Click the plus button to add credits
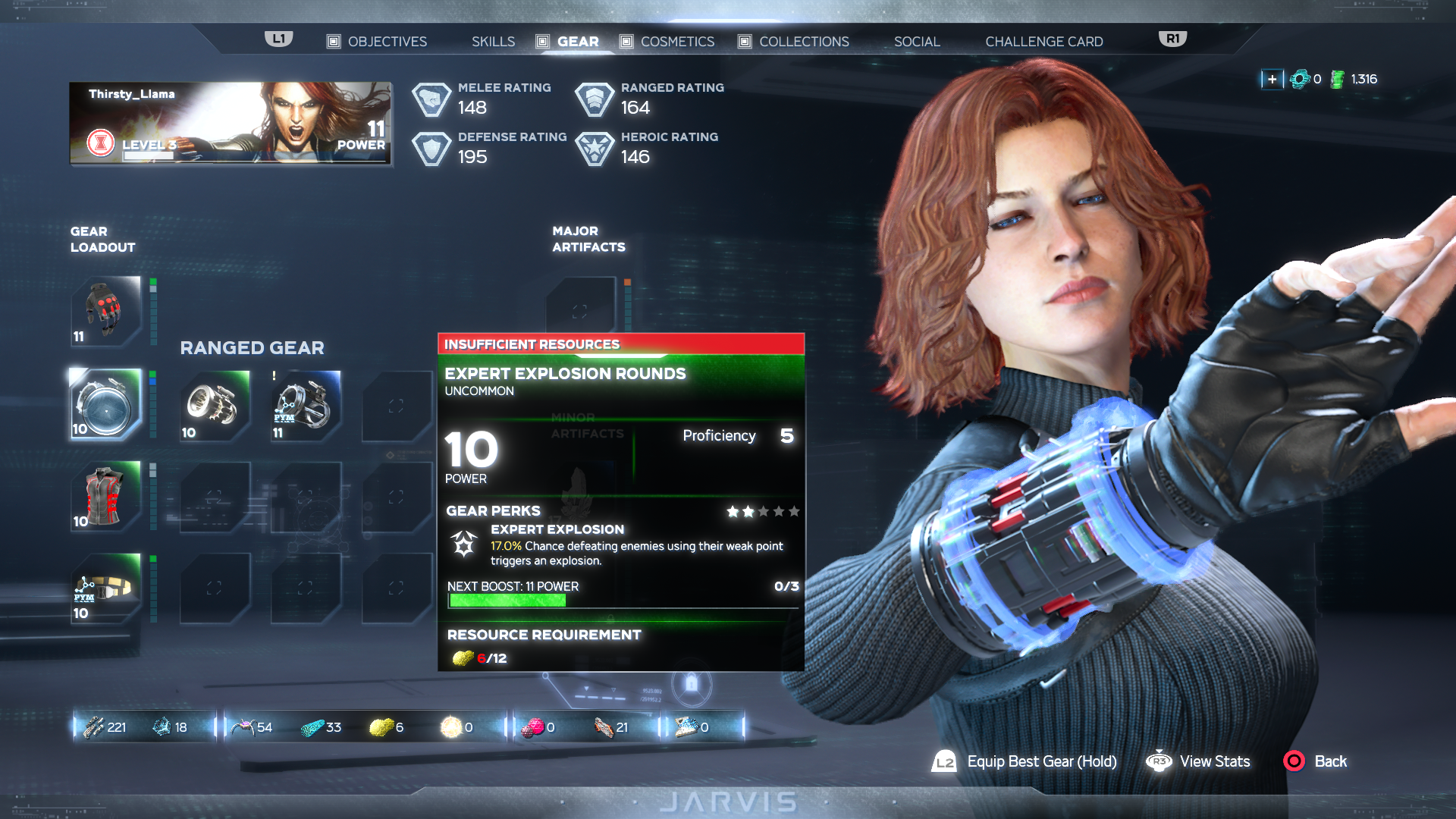1456x819 pixels. [1272, 79]
